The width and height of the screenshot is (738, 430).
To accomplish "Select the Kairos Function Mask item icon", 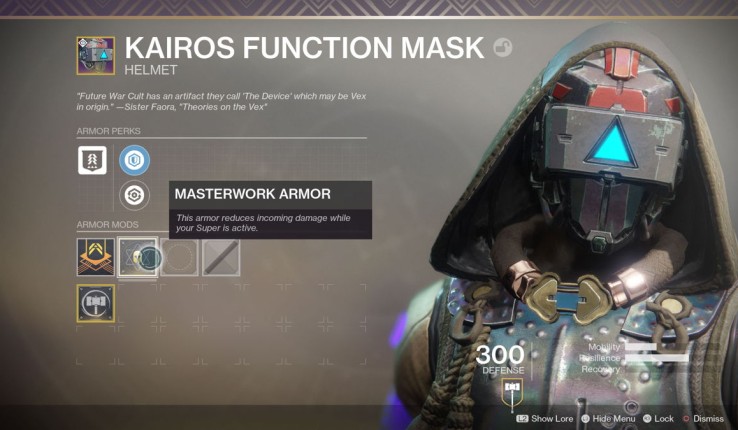I will pos(96,56).
